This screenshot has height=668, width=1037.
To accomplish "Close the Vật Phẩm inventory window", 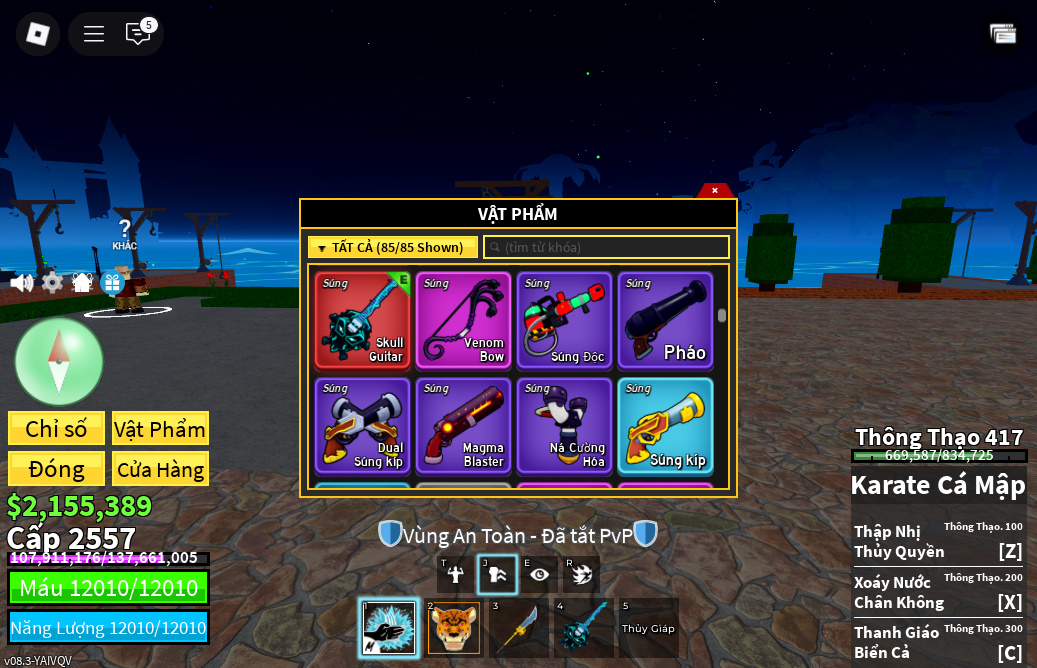I will click(714, 190).
